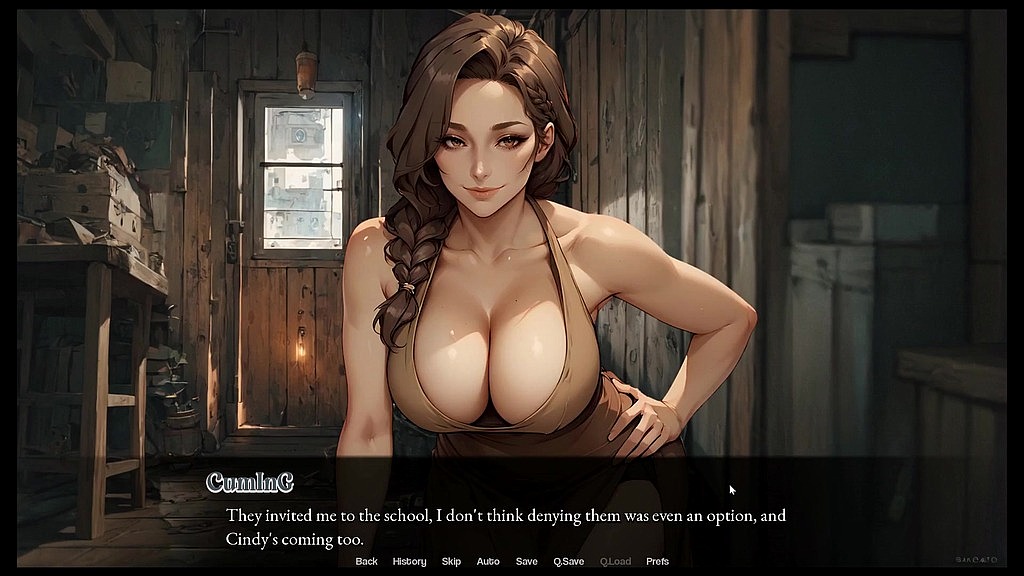
Task: Quick save with Q.Save
Action: (x=568, y=562)
